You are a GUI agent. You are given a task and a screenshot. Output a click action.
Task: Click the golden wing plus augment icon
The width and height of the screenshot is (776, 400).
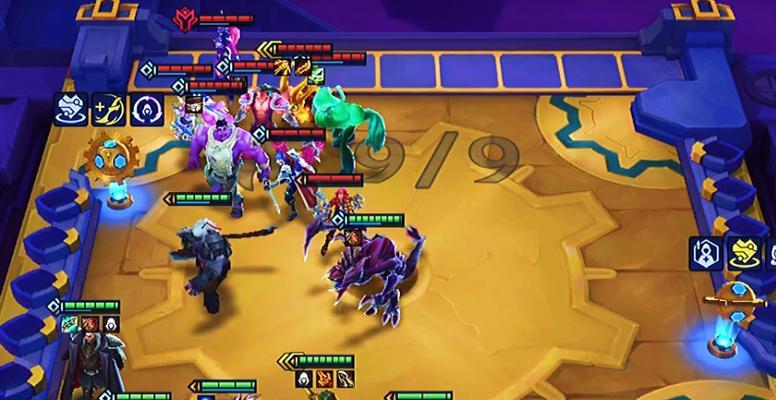[107, 107]
